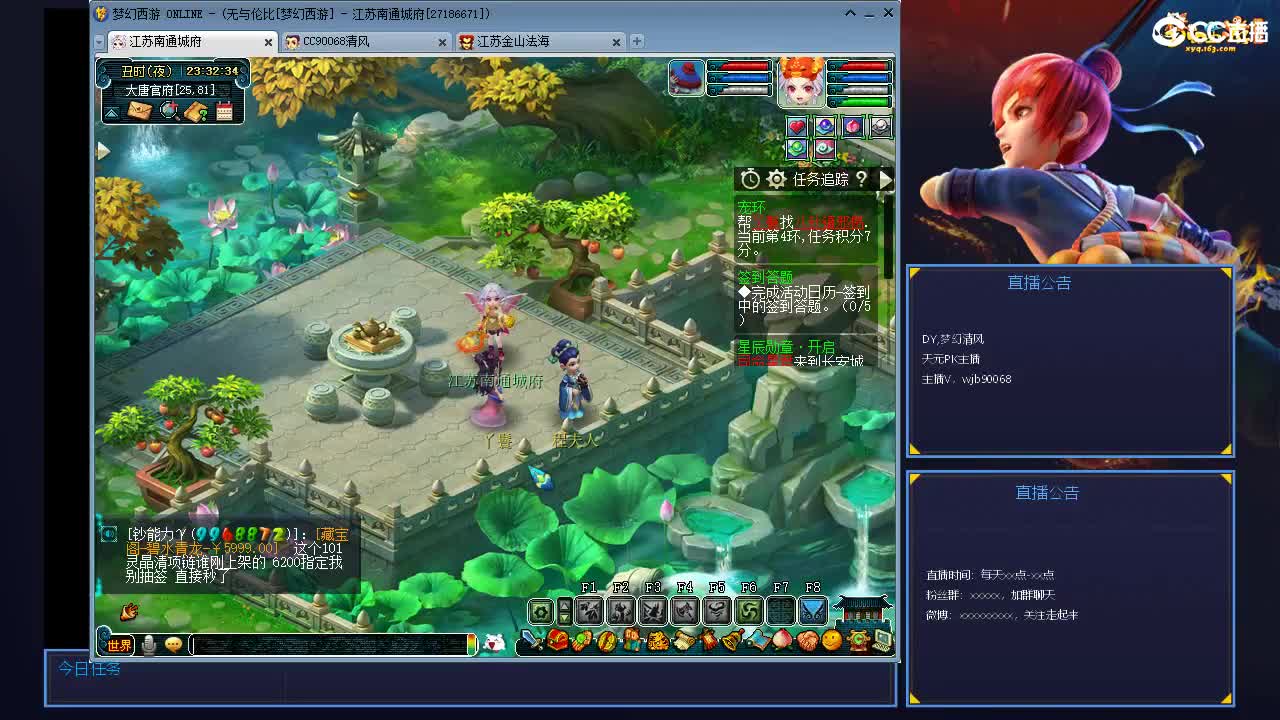Toggle the chat emoji panel

173,644
